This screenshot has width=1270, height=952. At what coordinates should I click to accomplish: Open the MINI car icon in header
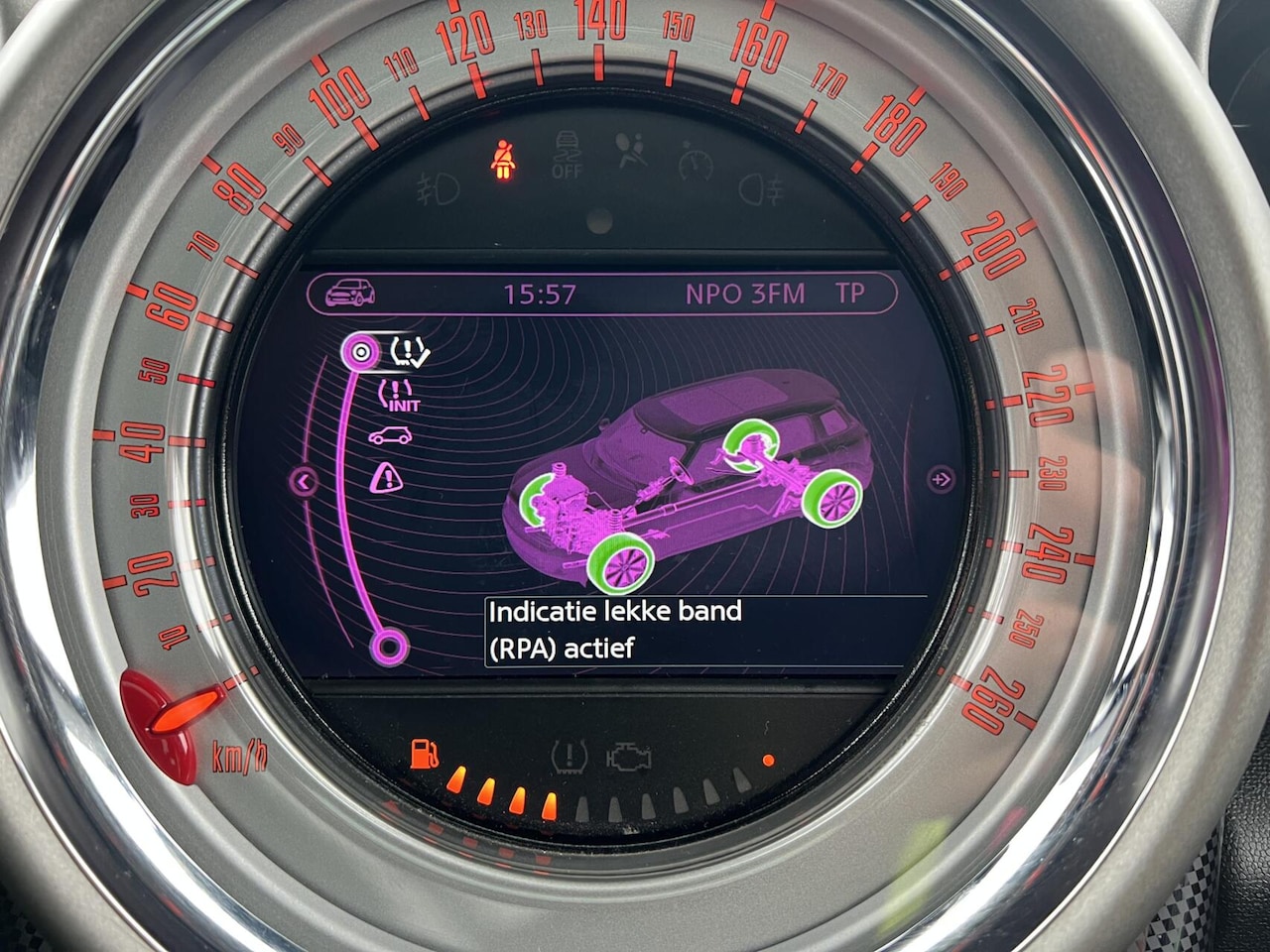(350, 293)
